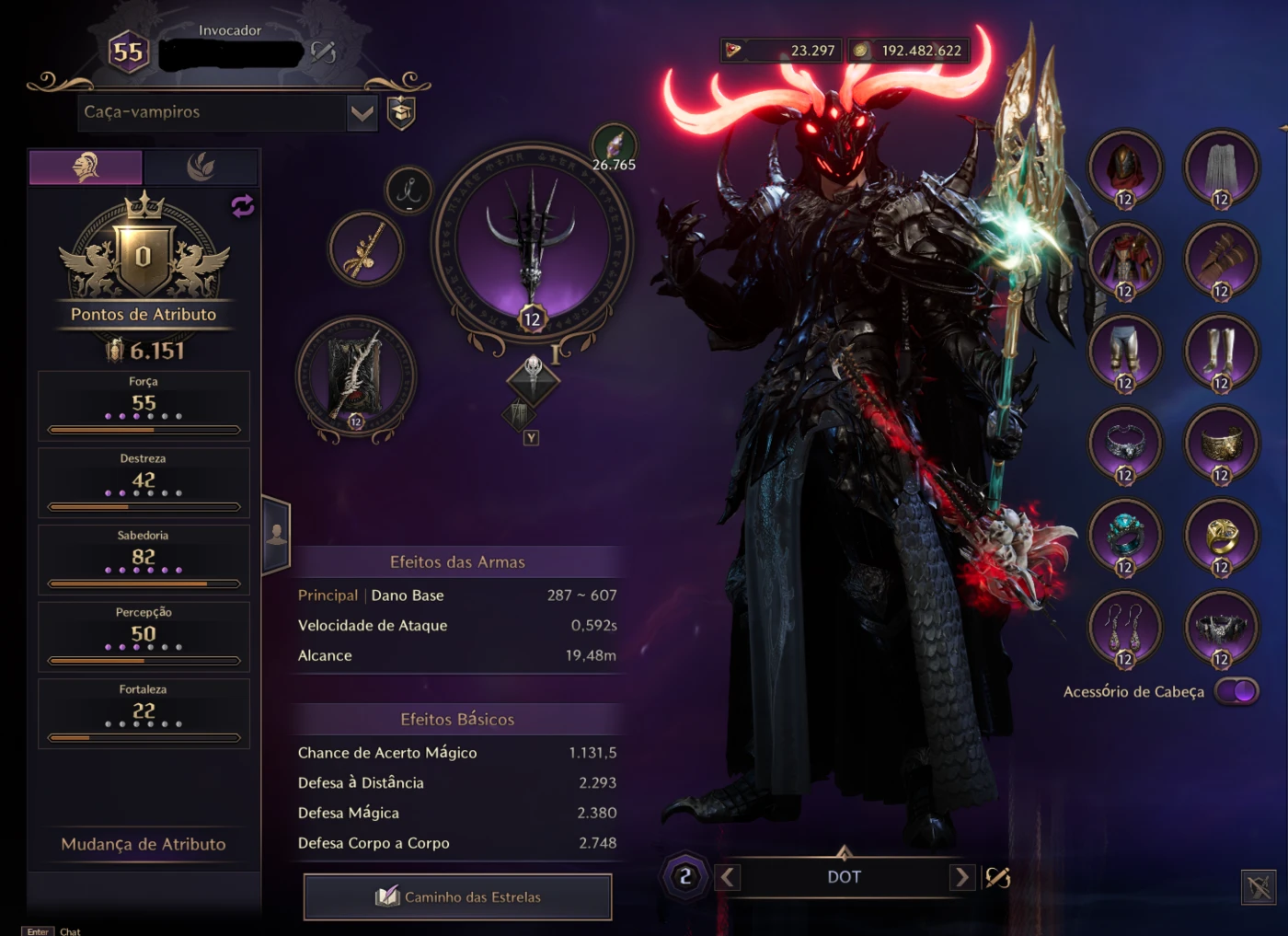Image resolution: width=1288 pixels, height=936 pixels.
Task: Go to the next equipment preset arrow
Action: pyautogui.click(x=961, y=877)
